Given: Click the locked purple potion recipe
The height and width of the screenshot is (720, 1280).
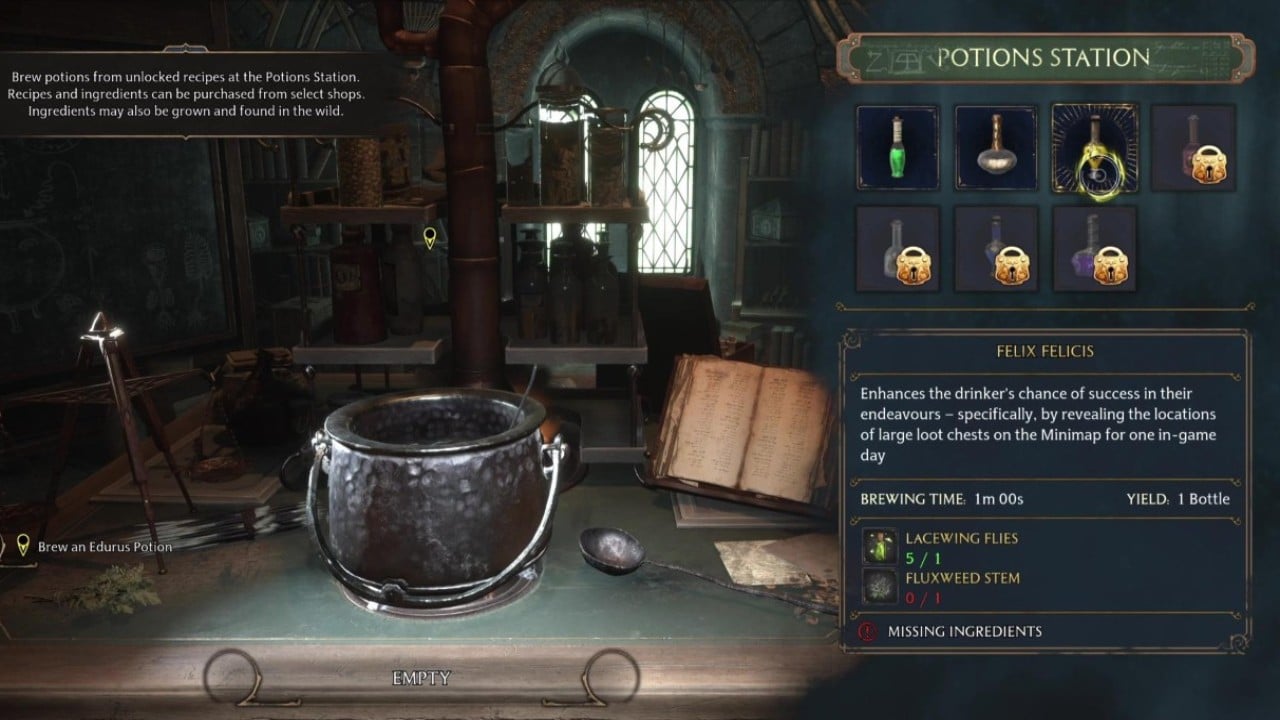Looking at the screenshot, I should tap(1094, 249).
